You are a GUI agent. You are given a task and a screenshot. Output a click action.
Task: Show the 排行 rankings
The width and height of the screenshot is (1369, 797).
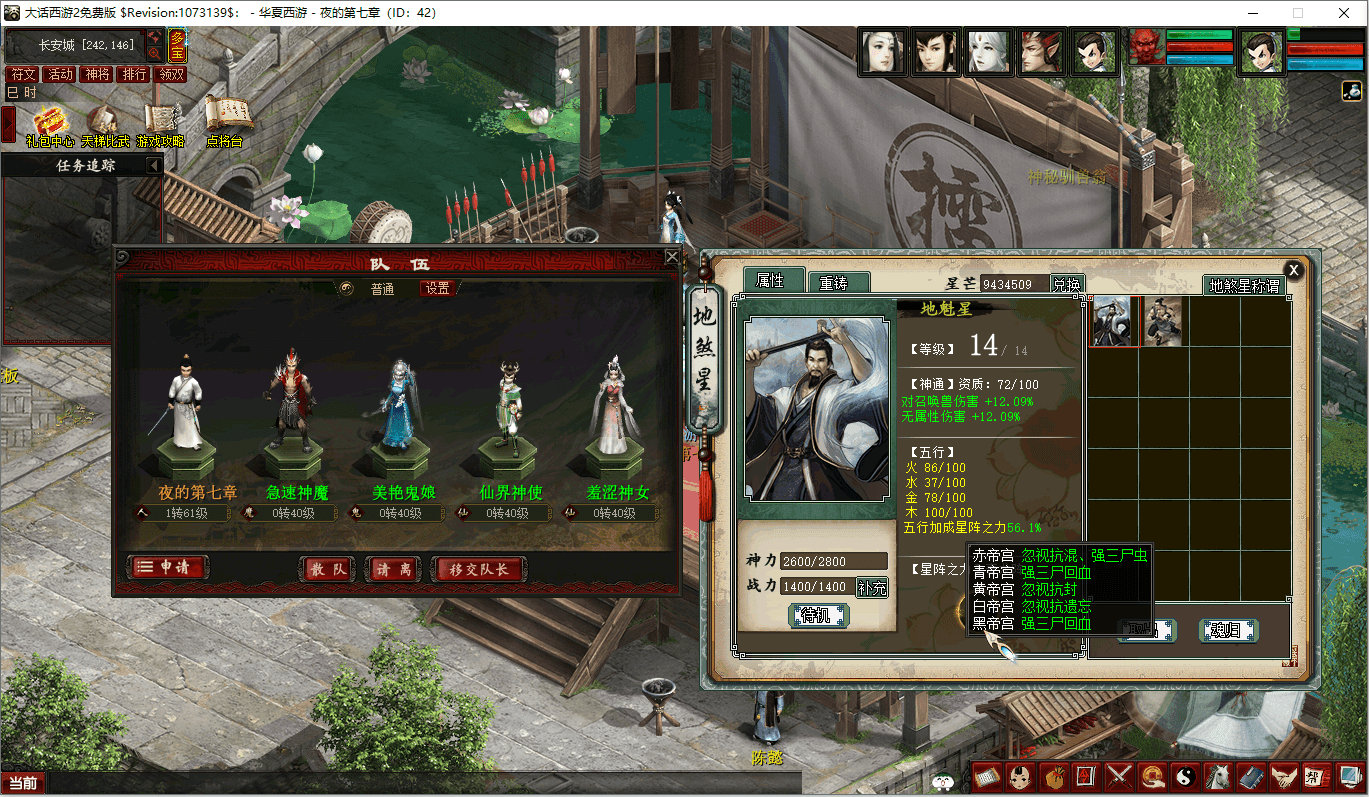tap(133, 74)
